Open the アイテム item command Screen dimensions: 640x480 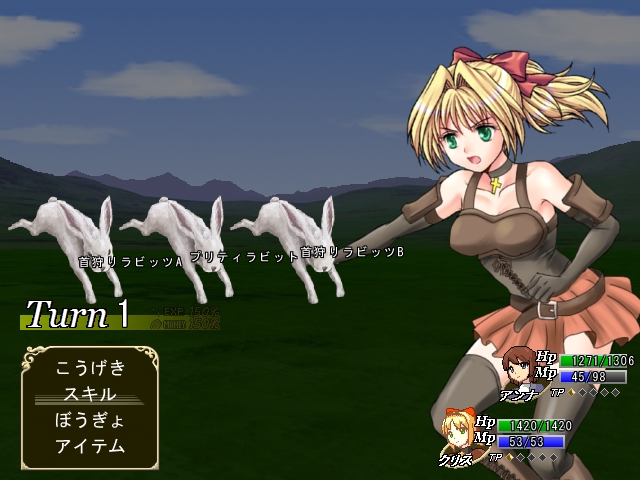[90, 446]
